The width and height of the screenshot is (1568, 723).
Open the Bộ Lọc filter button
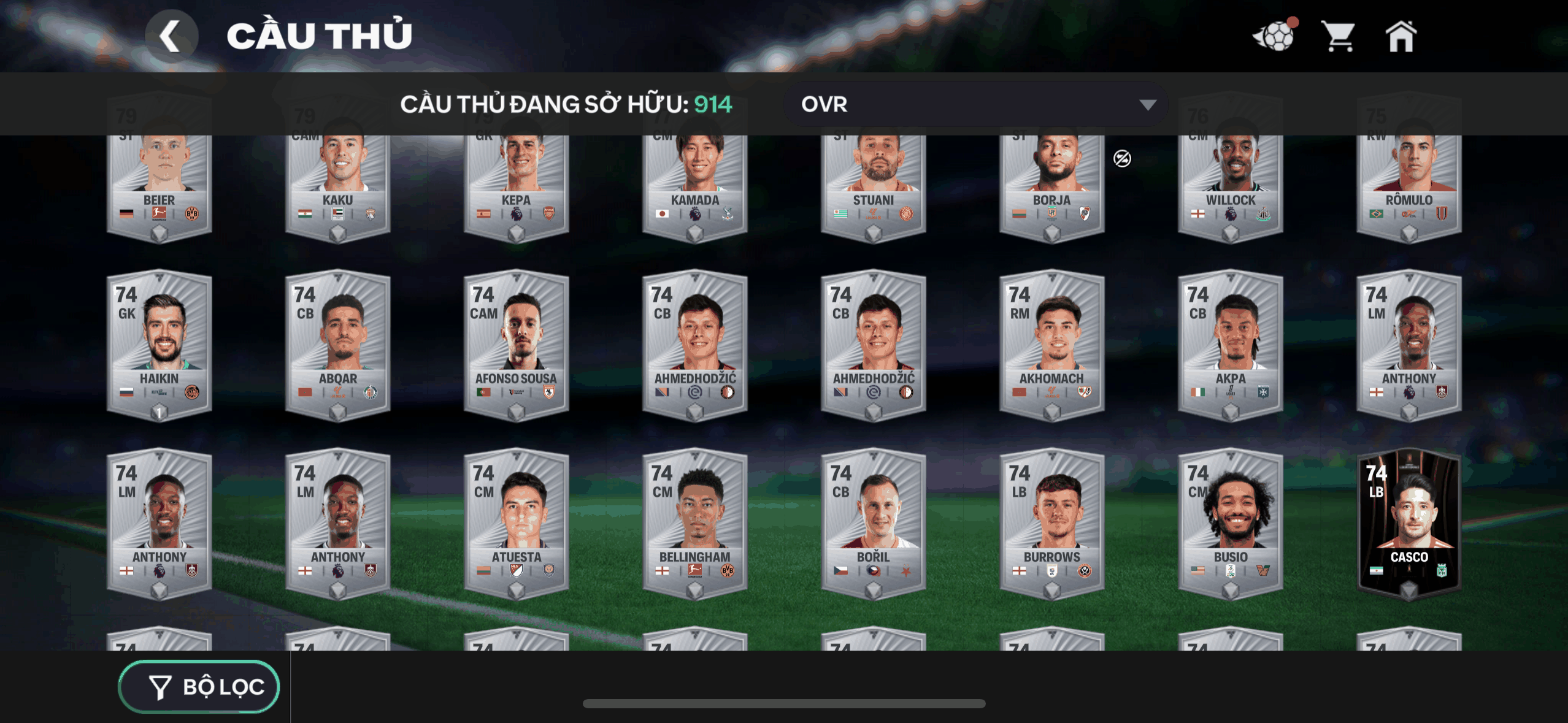tap(199, 687)
